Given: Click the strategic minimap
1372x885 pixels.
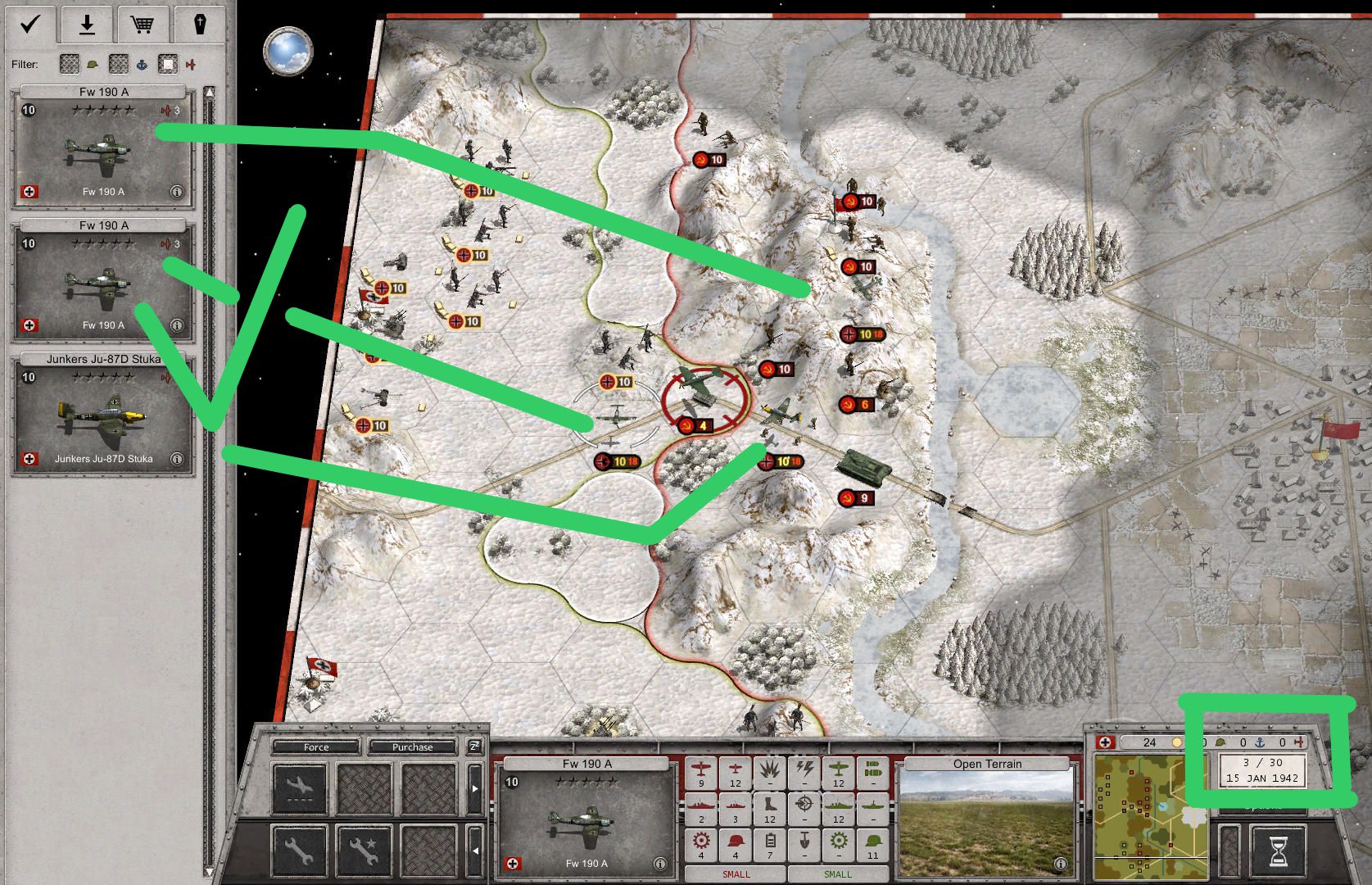Looking at the screenshot, I should point(1150,816).
